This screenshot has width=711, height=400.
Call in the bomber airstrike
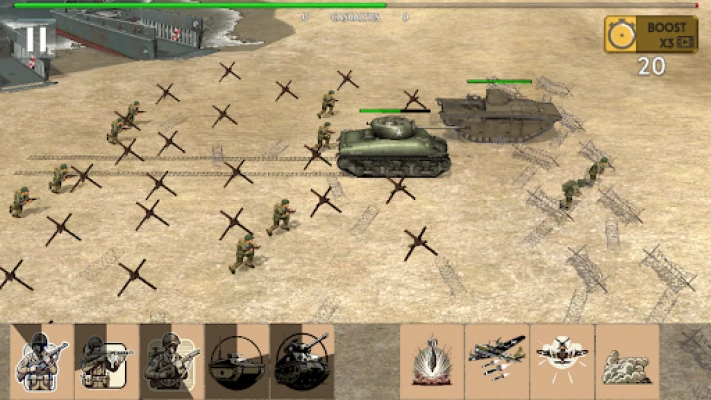point(497,359)
